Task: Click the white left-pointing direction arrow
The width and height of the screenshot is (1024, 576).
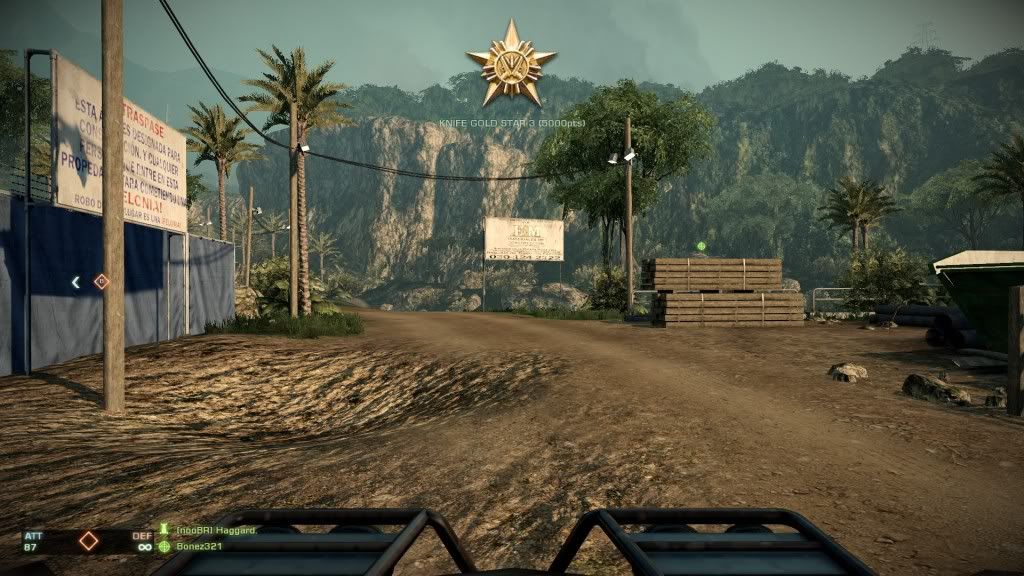Action: pyautogui.click(x=76, y=283)
